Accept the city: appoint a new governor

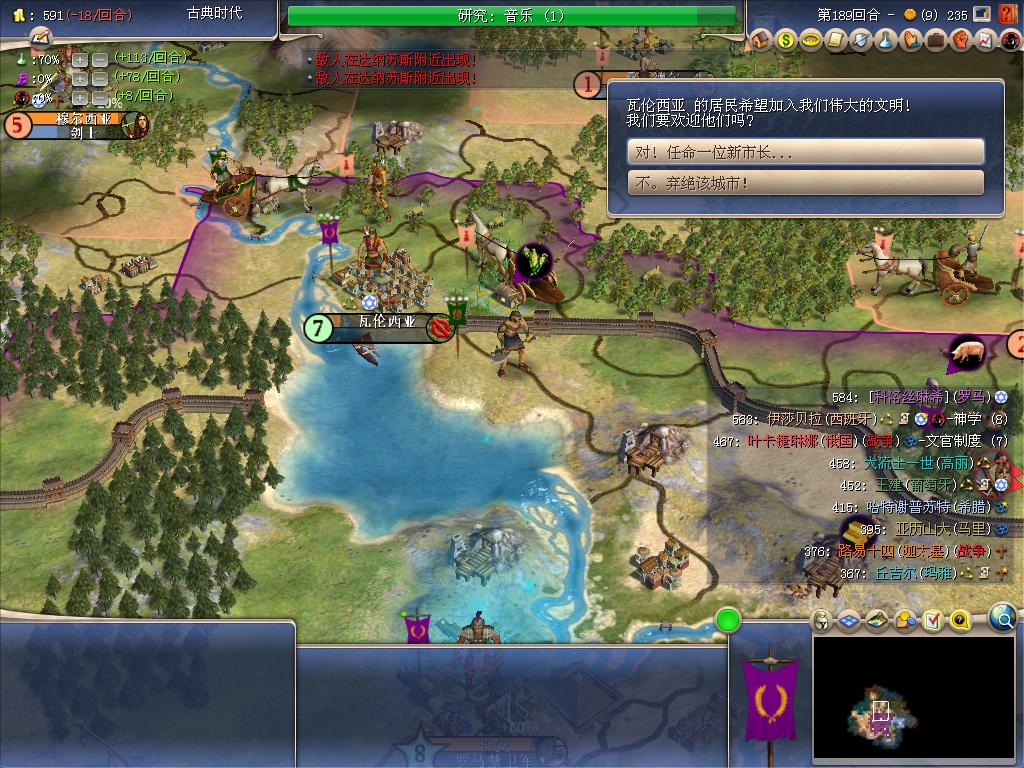[805, 152]
